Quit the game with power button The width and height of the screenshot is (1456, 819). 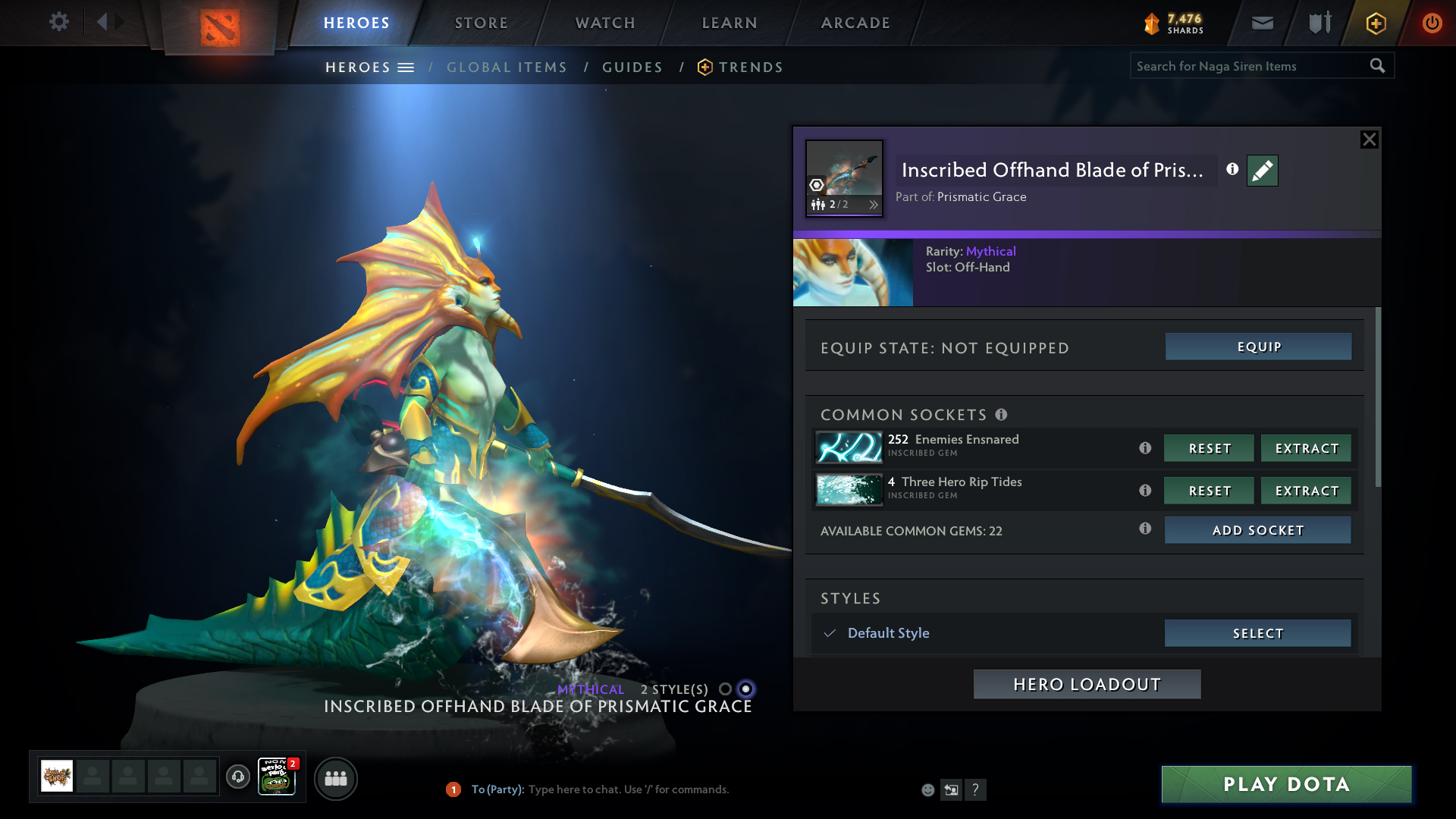[x=1432, y=23]
